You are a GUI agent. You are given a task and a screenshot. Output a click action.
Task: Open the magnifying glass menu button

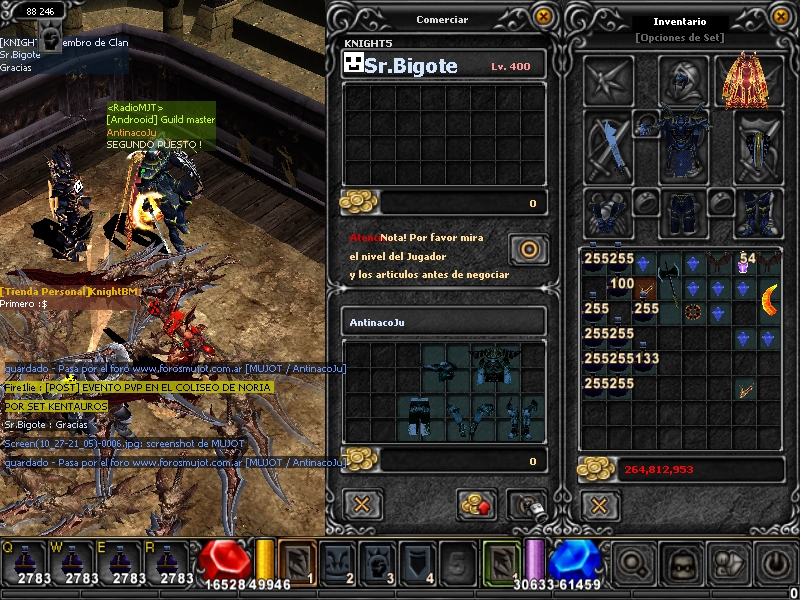pyautogui.click(x=633, y=566)
